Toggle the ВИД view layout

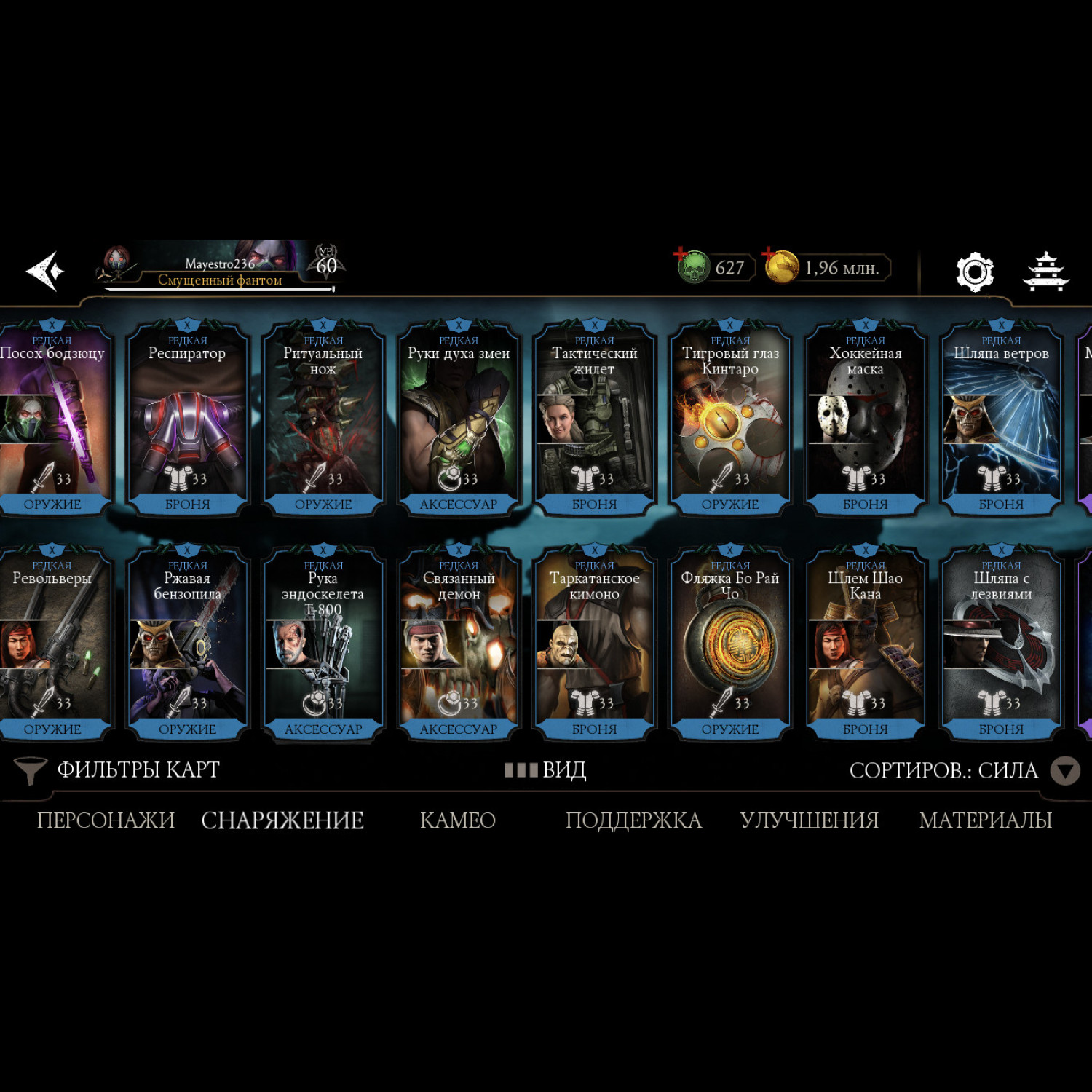546,770
